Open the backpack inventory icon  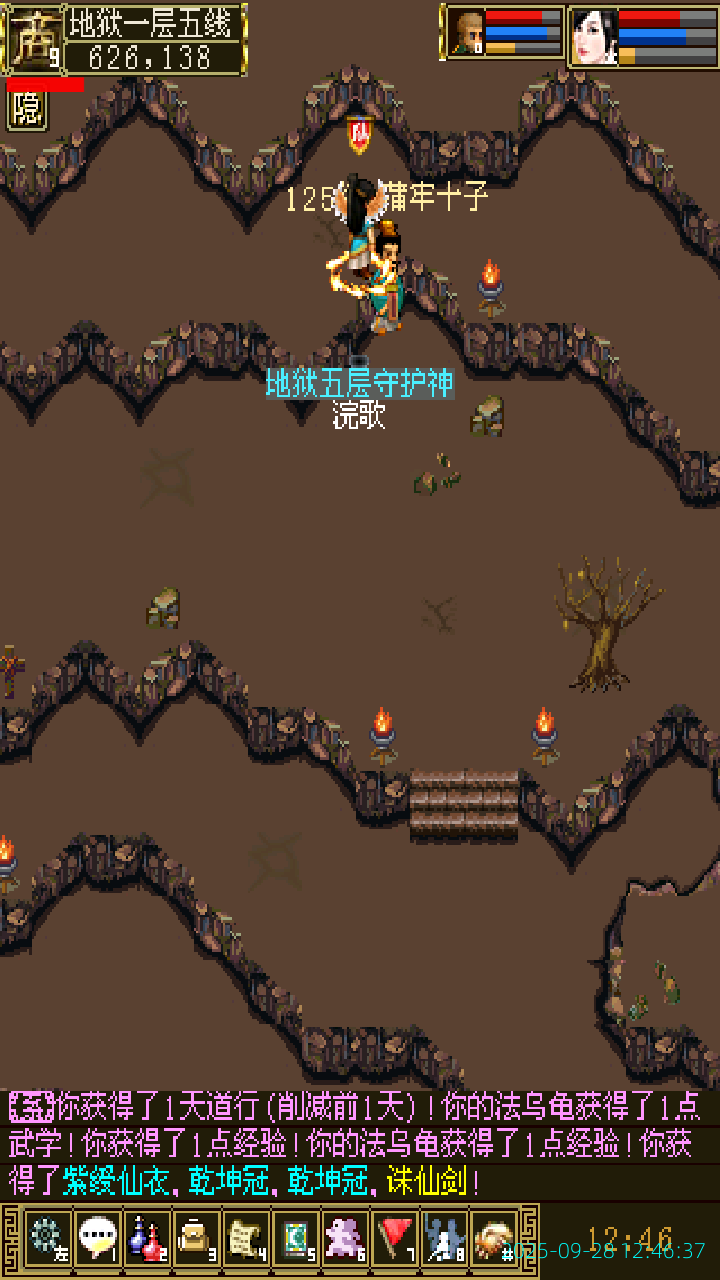[x=196, y=1239]
